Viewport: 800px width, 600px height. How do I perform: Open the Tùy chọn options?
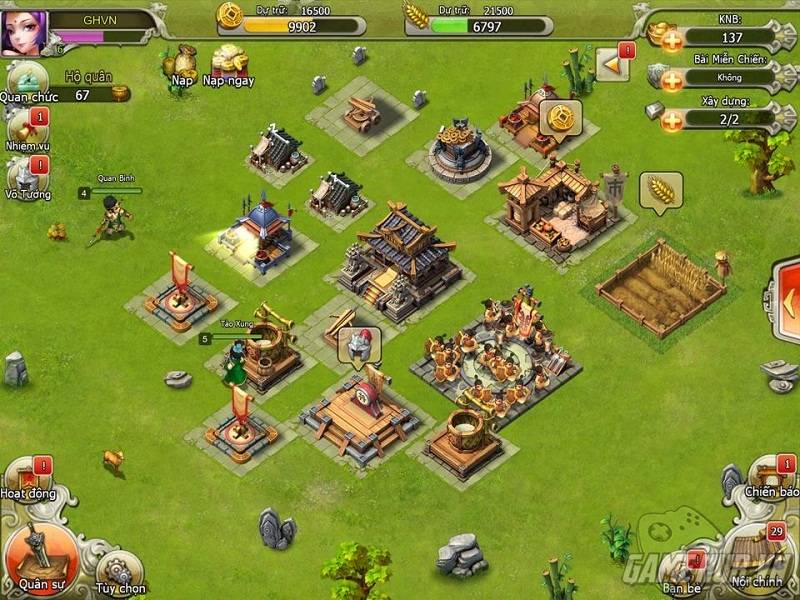[x=119, y=571]
